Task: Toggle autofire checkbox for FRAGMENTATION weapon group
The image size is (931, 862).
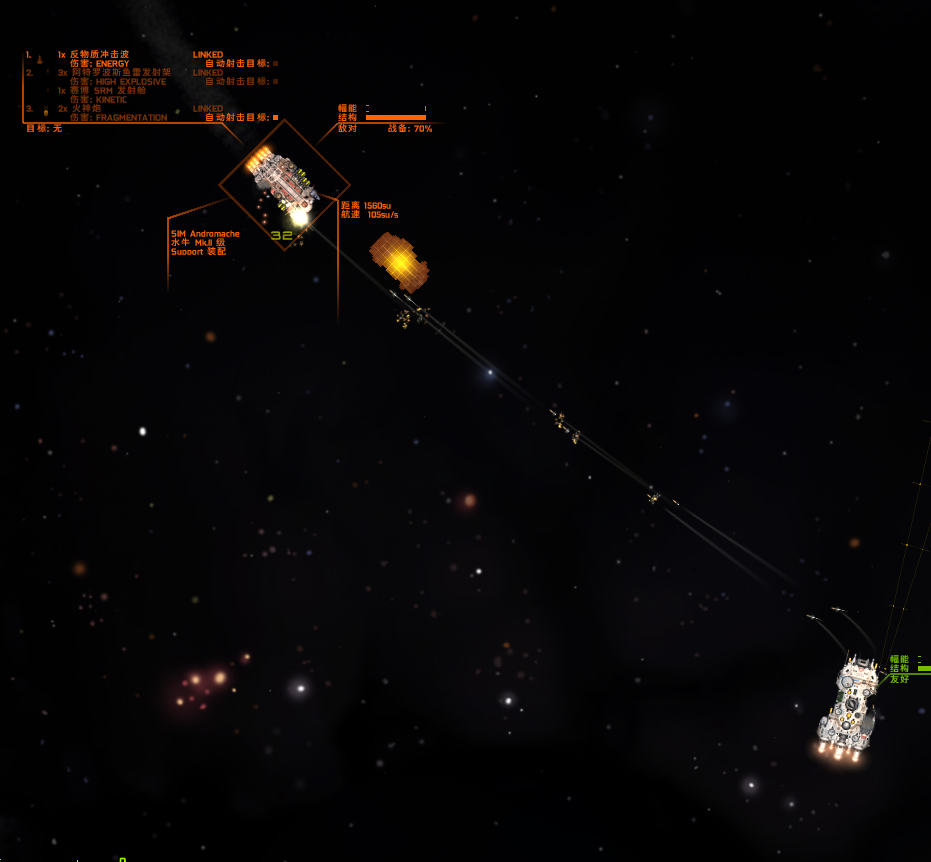Action: pos(275,117)
